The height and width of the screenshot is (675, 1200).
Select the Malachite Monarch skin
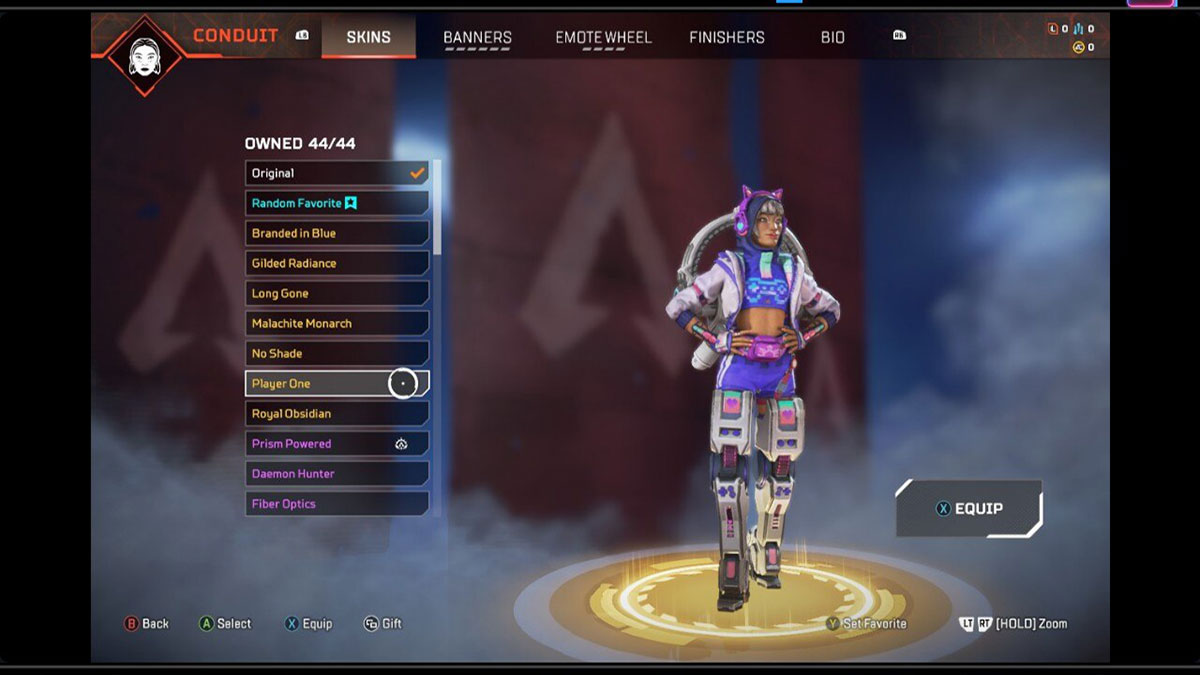point(337,323)
